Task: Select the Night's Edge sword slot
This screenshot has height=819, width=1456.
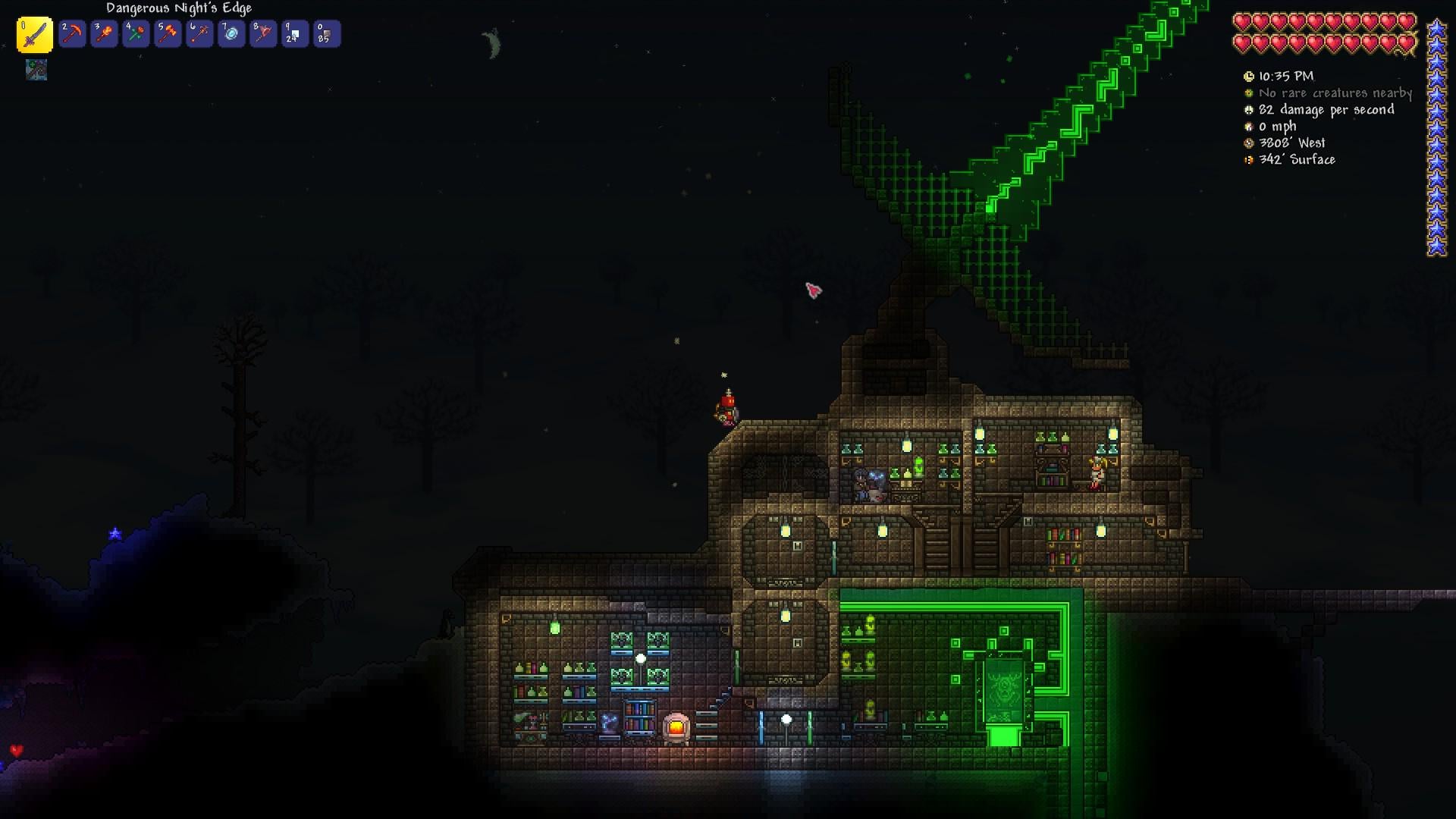Action: pyautogui.click(x=35, y=35)
